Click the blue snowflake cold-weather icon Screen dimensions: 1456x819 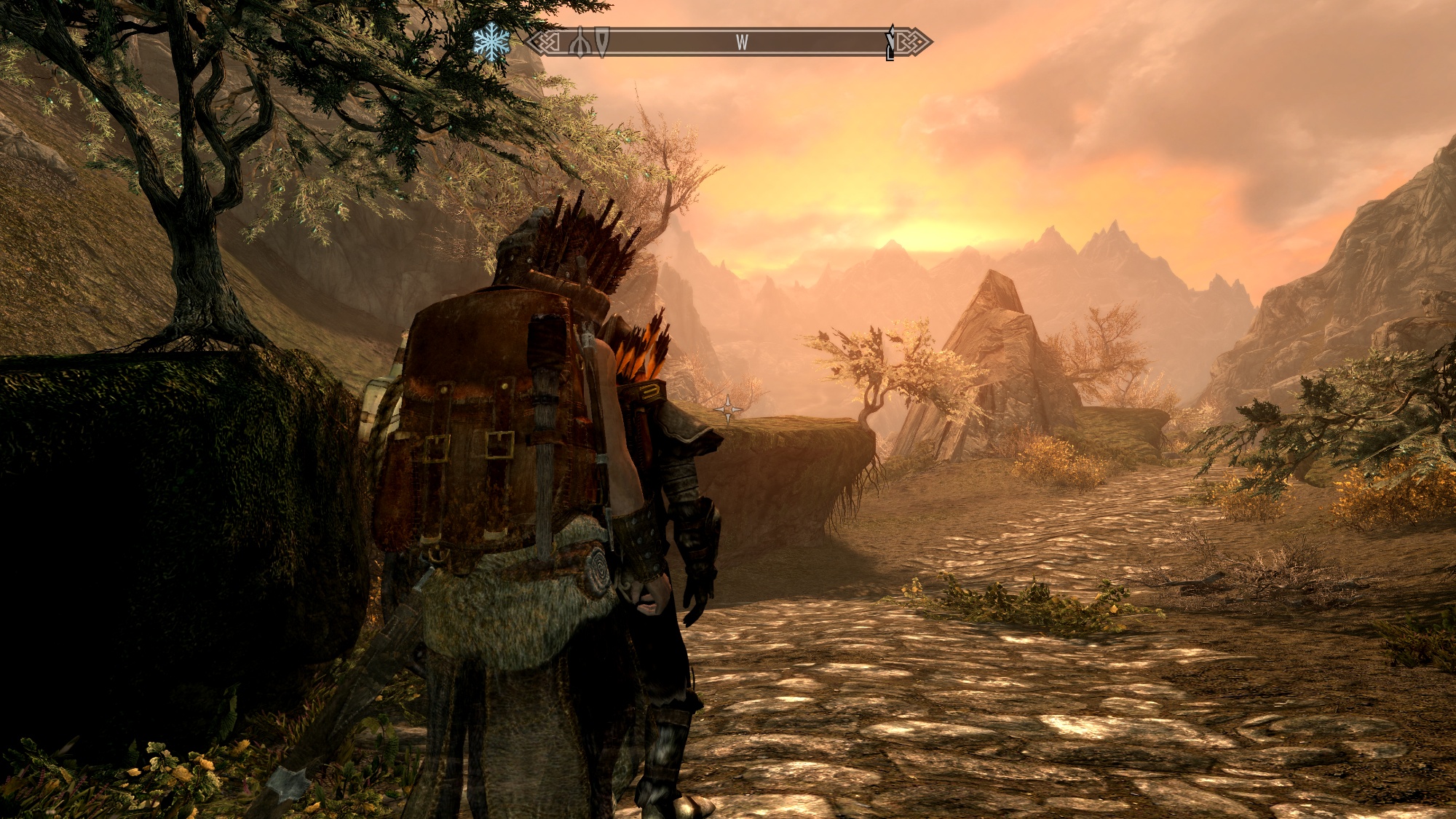coord(491,42)
